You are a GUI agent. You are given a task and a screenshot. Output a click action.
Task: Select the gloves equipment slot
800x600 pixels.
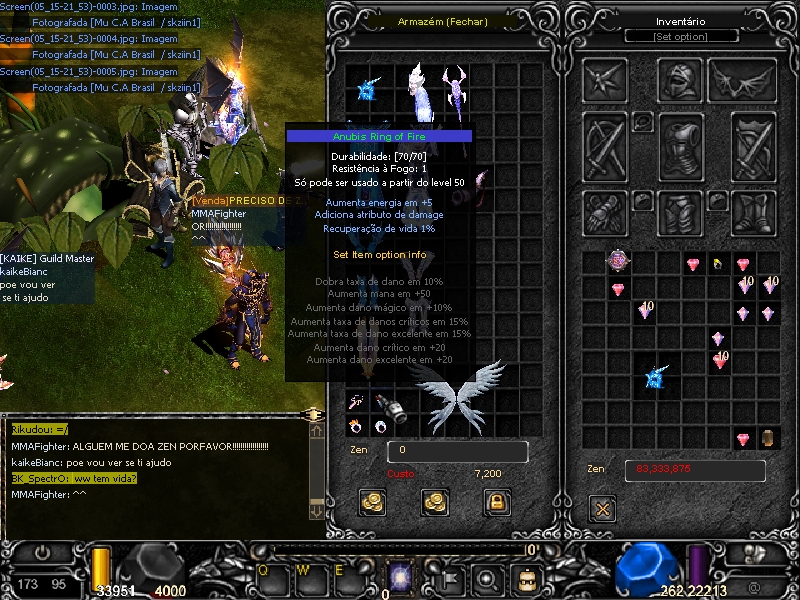(606, 210)
